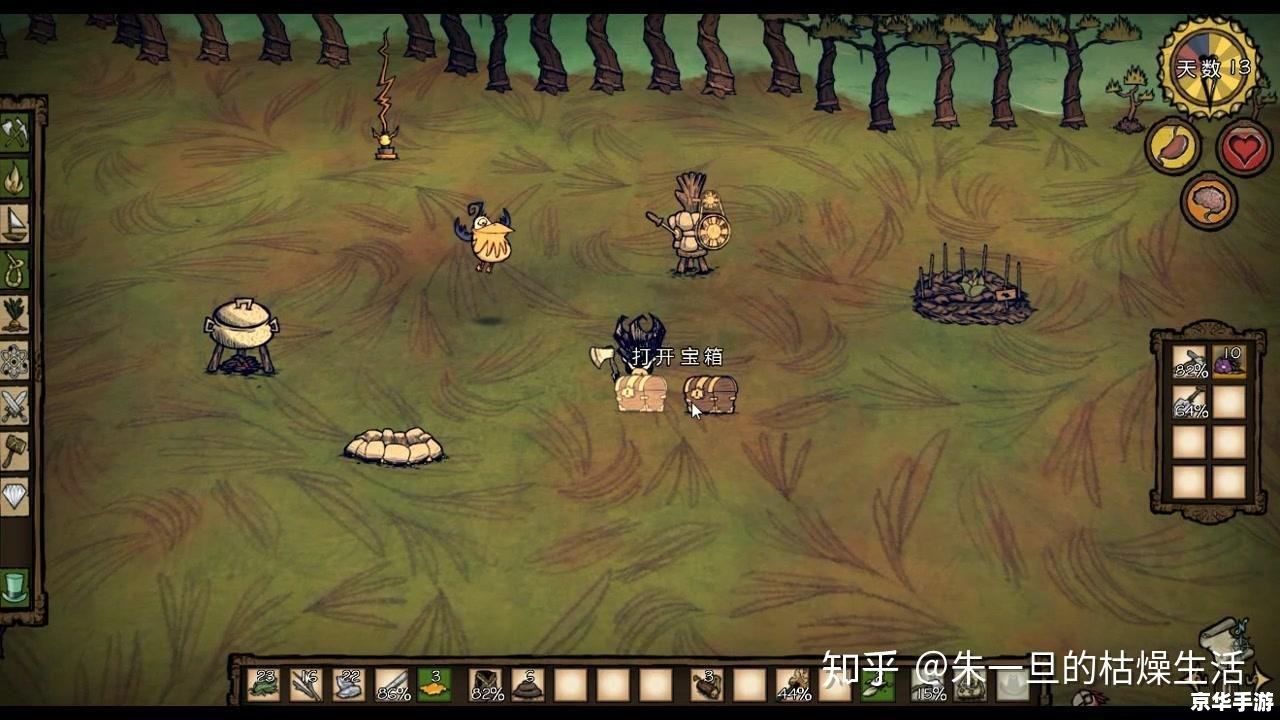This screenshot has width=1280, height=720.
Task: Select the green-highlighted slot with 3 items
Action: coord(434,685)
